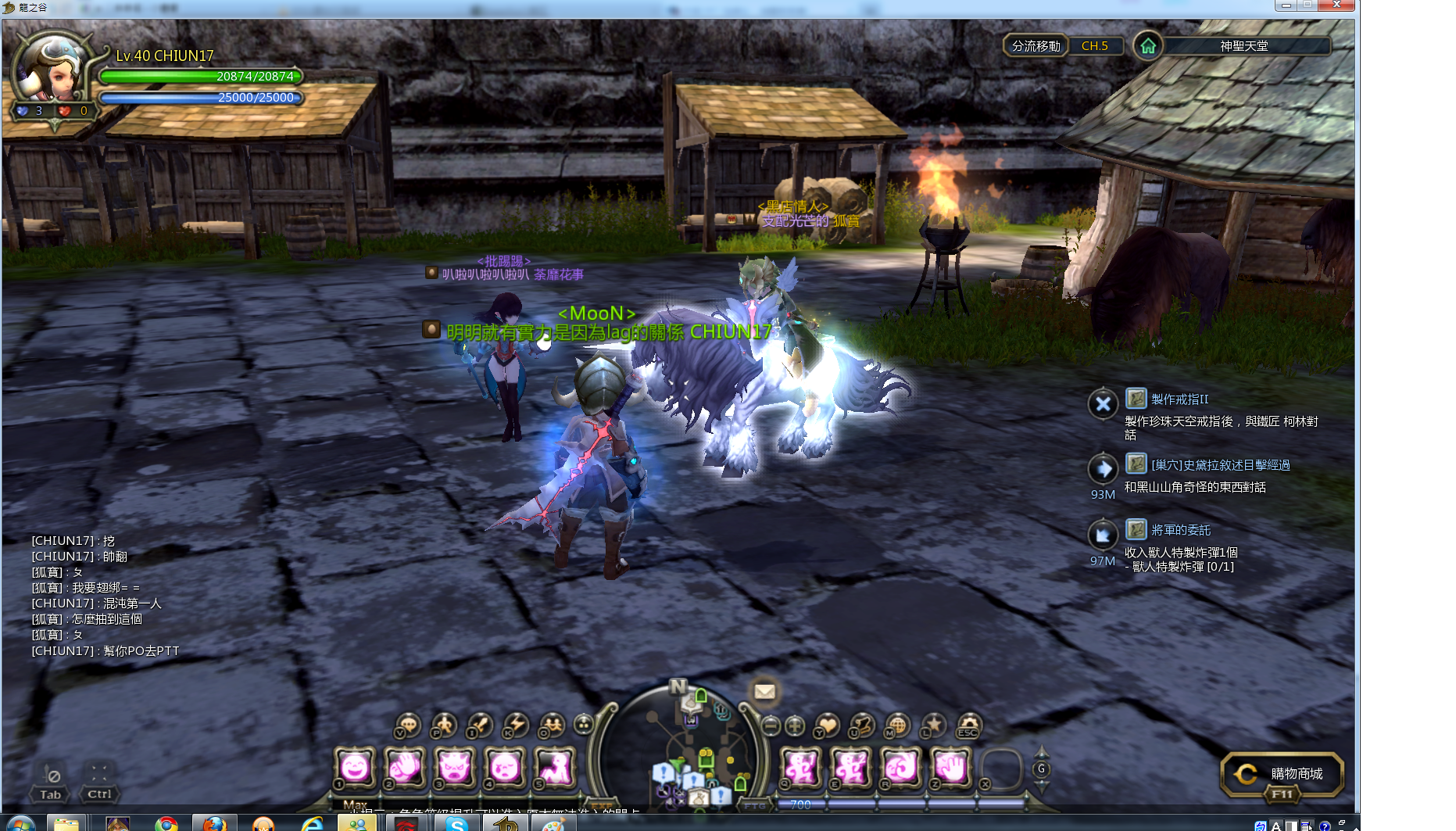Open the skill menu lightning icon
The height and width of the screenshot is (831, 1456).
click(x=516, y=725)
